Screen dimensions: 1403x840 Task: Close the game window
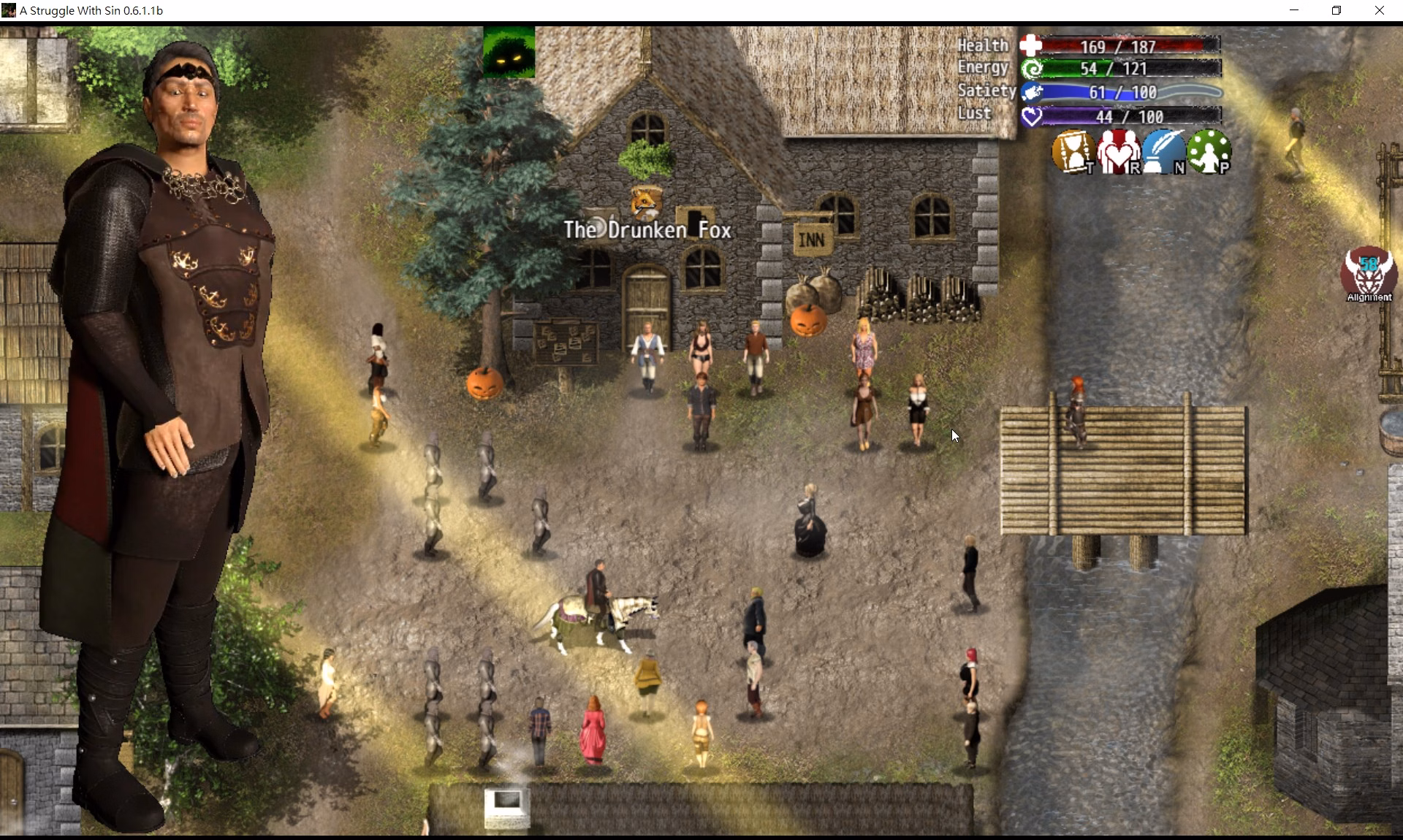(1379, 10)
